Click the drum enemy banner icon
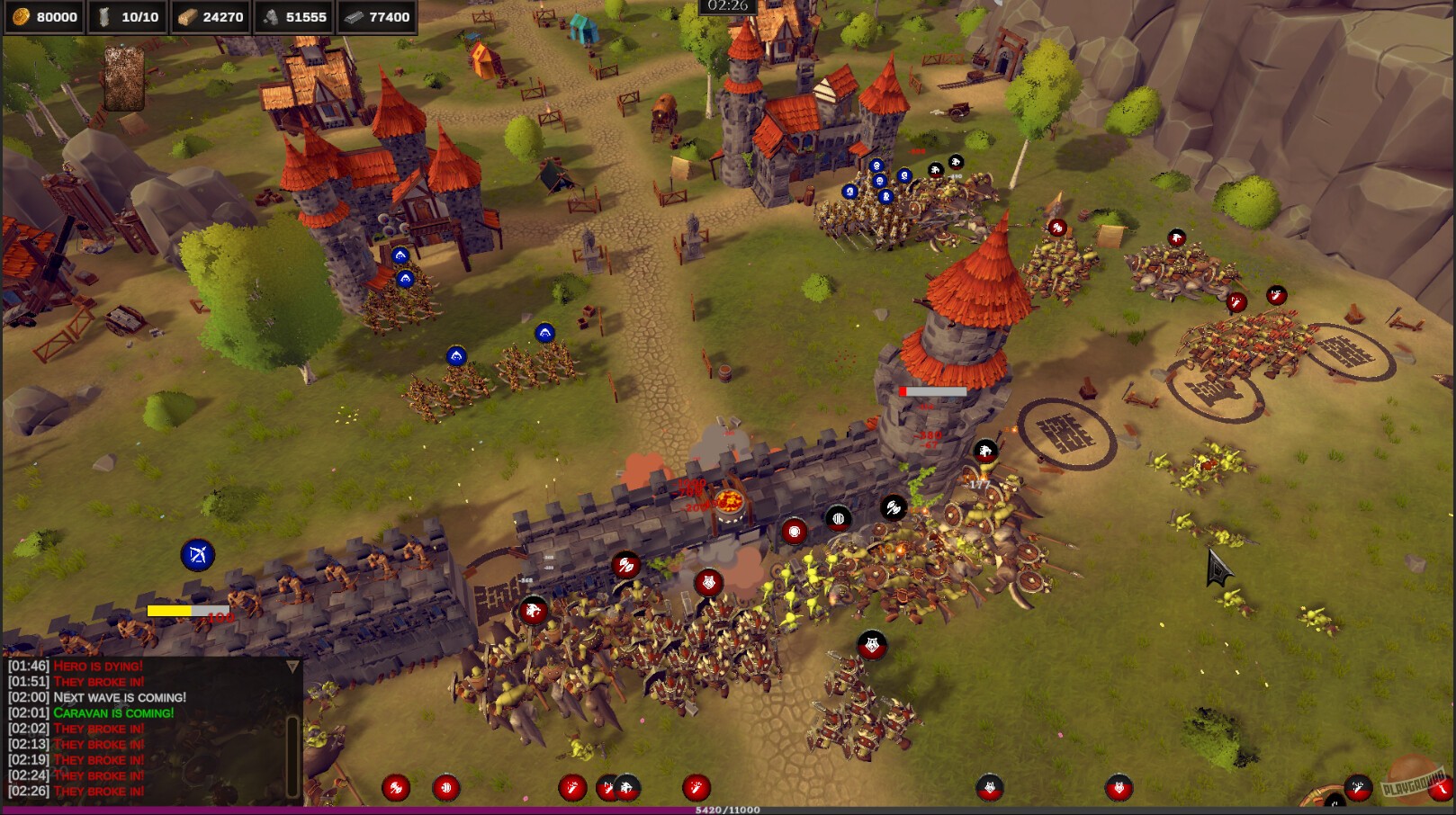The width and height of the screenshot is (1456, 815). click(x=838, y=517)
